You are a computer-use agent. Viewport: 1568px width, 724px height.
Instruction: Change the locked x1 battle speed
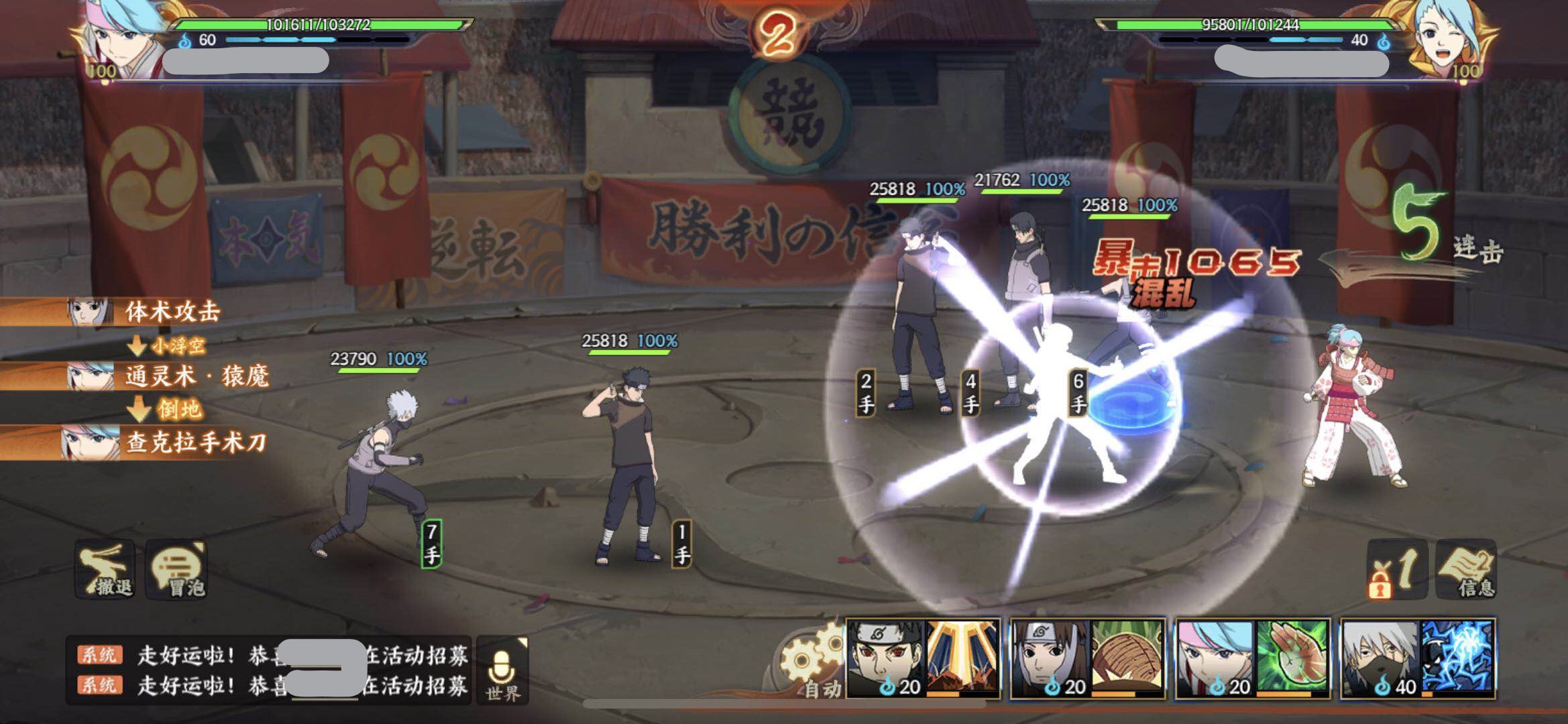(1397, 569)
